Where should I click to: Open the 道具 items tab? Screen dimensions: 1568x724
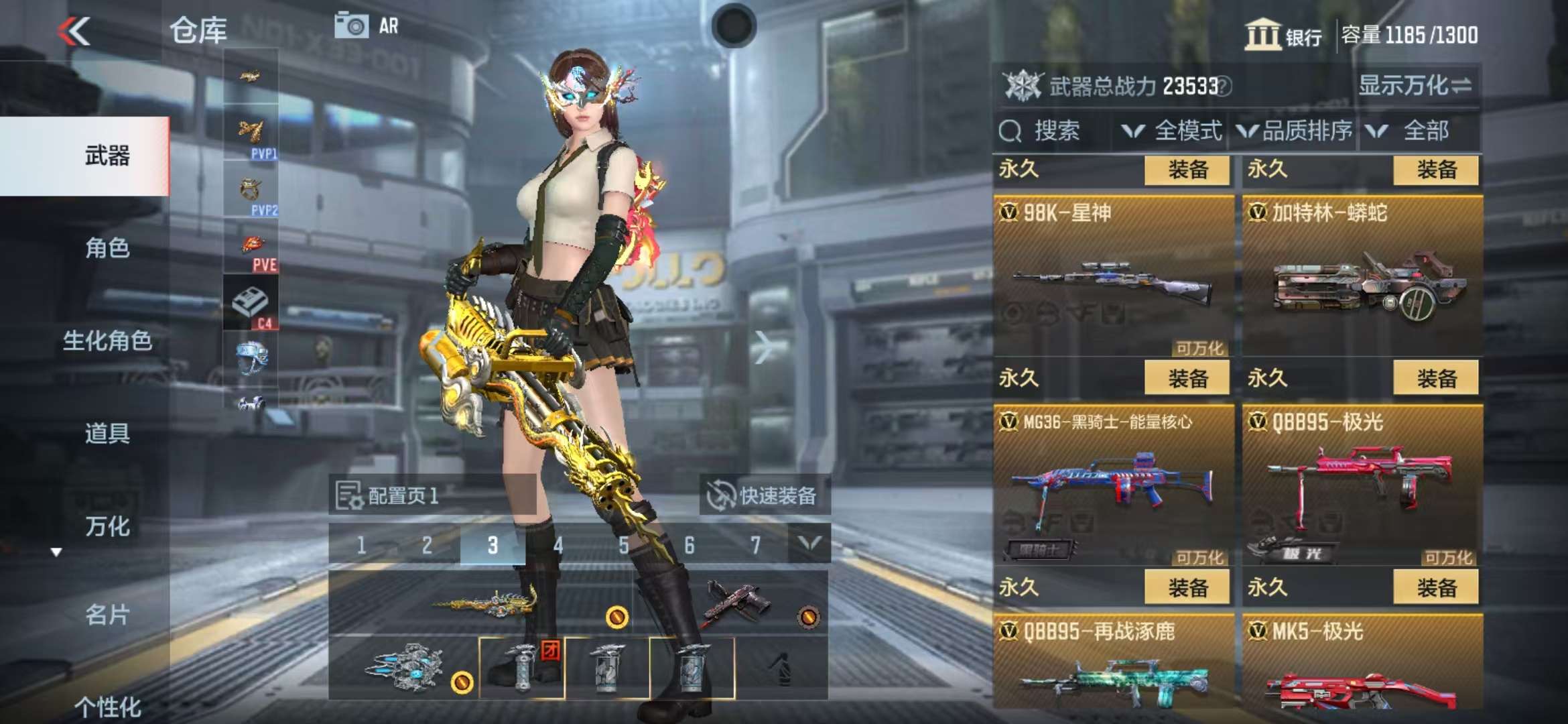tap(107, 433)
